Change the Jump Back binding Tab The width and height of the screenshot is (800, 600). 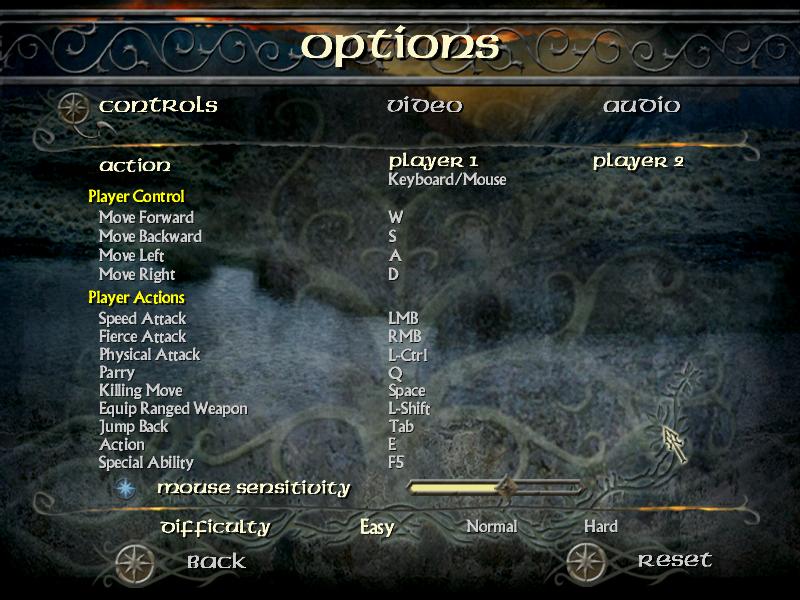tap(401, 426)
